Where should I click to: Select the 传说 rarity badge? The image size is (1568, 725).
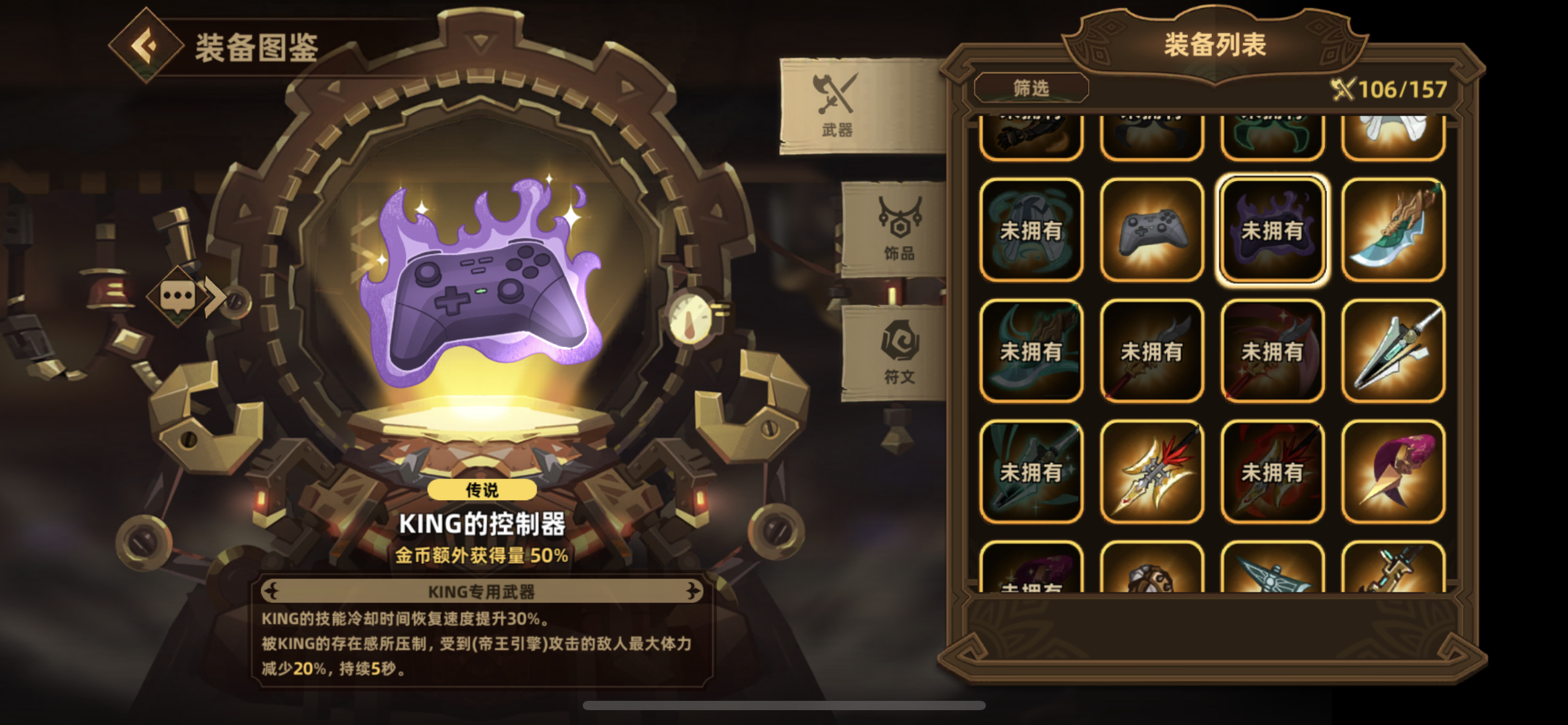[x=484, y=490]
